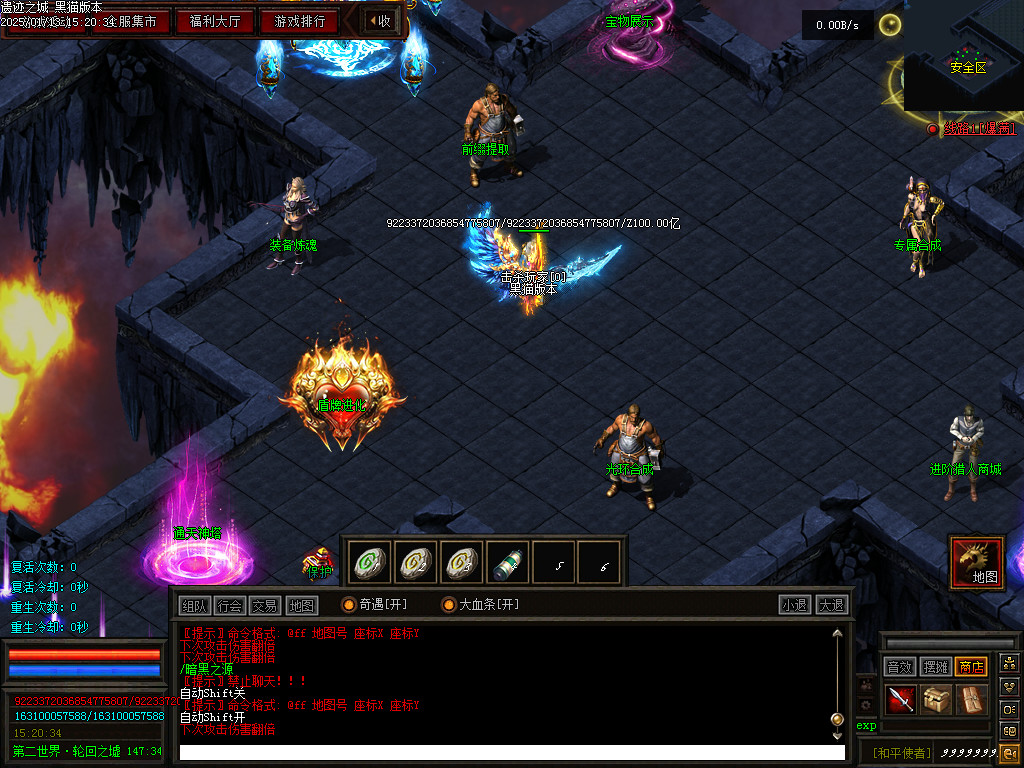The image size is (1024, 768).
Task: Show the 游戏排行 rankings
Action: [299, 21]
